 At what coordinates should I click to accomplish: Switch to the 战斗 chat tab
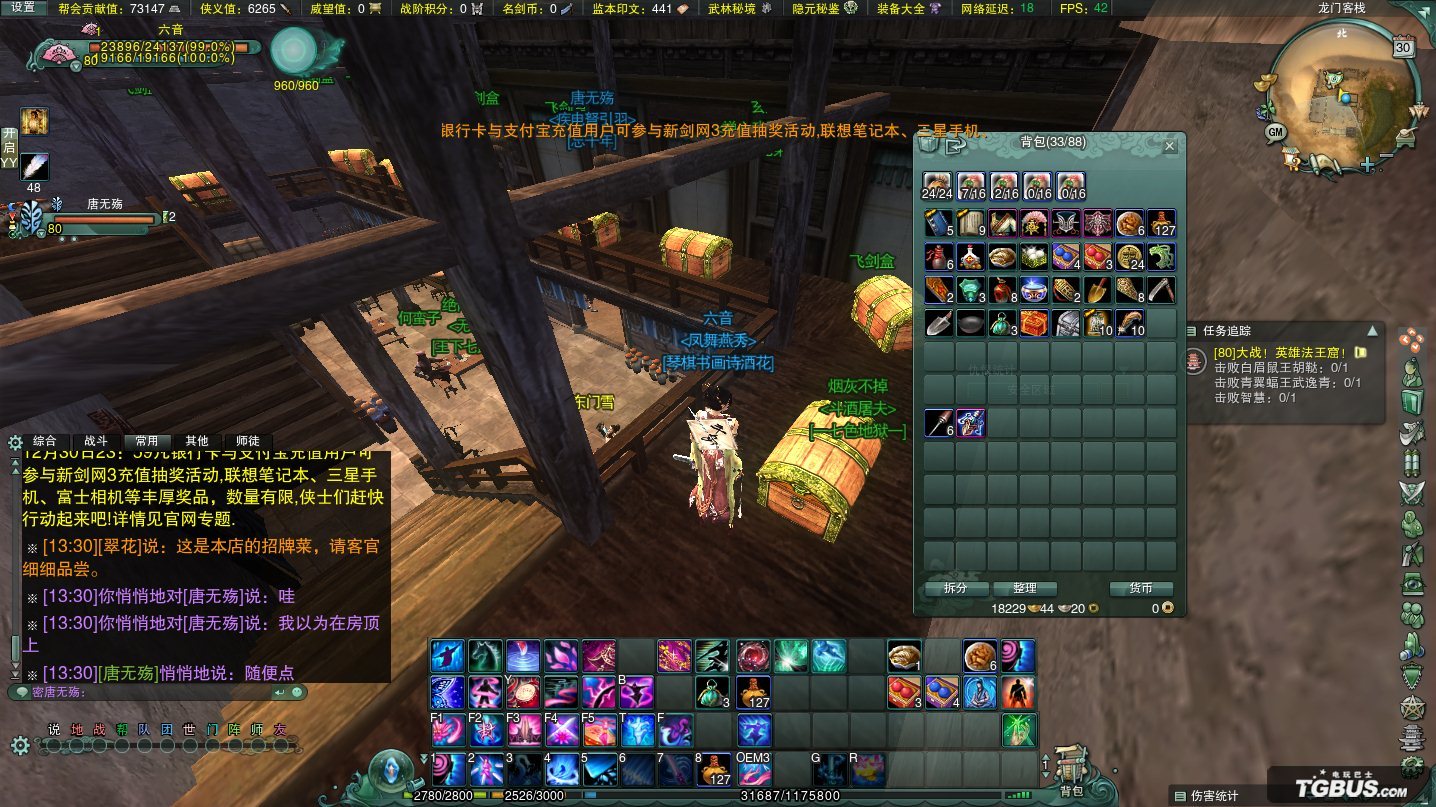pos(96,441)
